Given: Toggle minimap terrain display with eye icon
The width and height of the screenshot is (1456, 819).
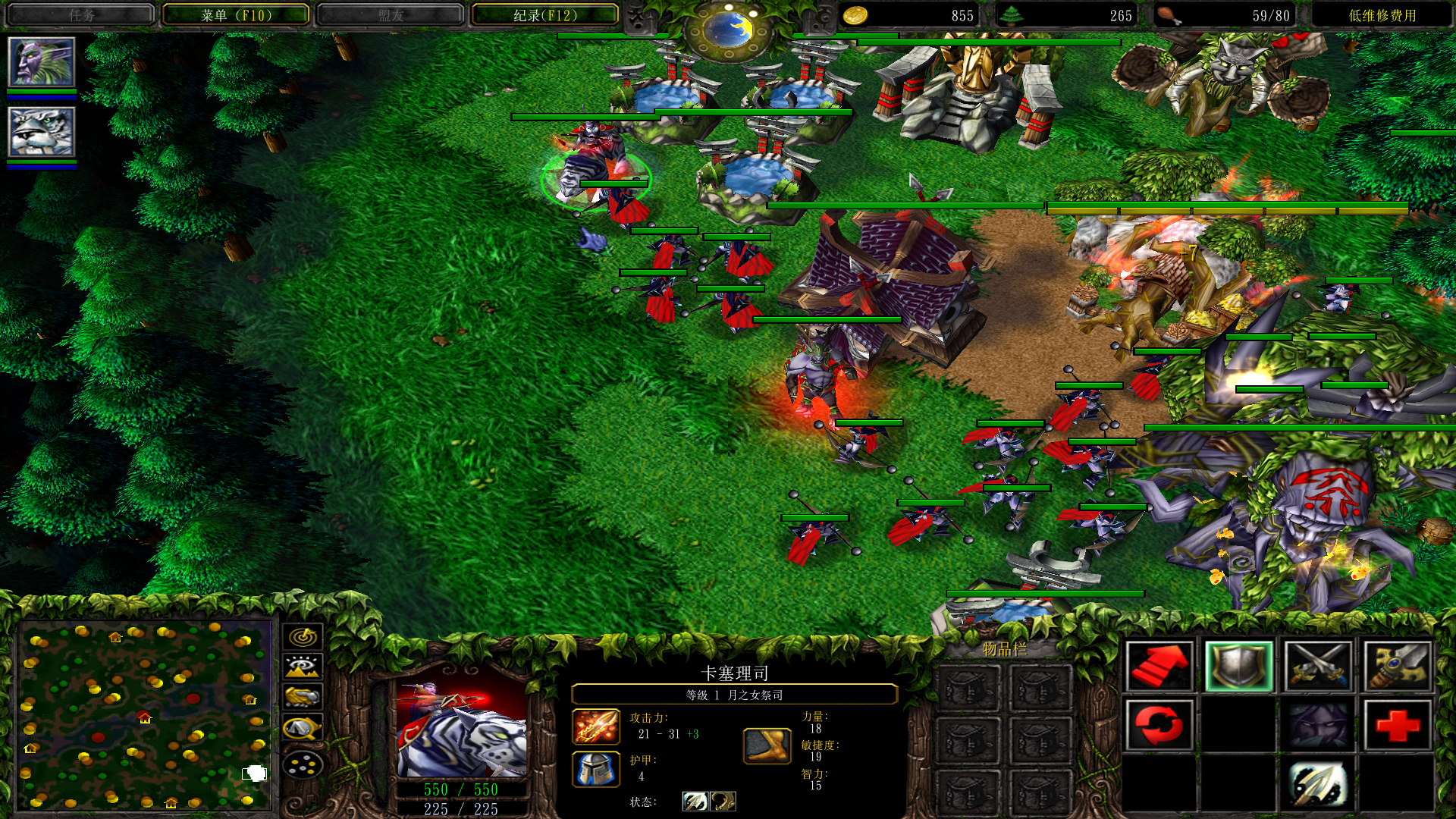Looking at the screenshot, I should coord(303,667).
